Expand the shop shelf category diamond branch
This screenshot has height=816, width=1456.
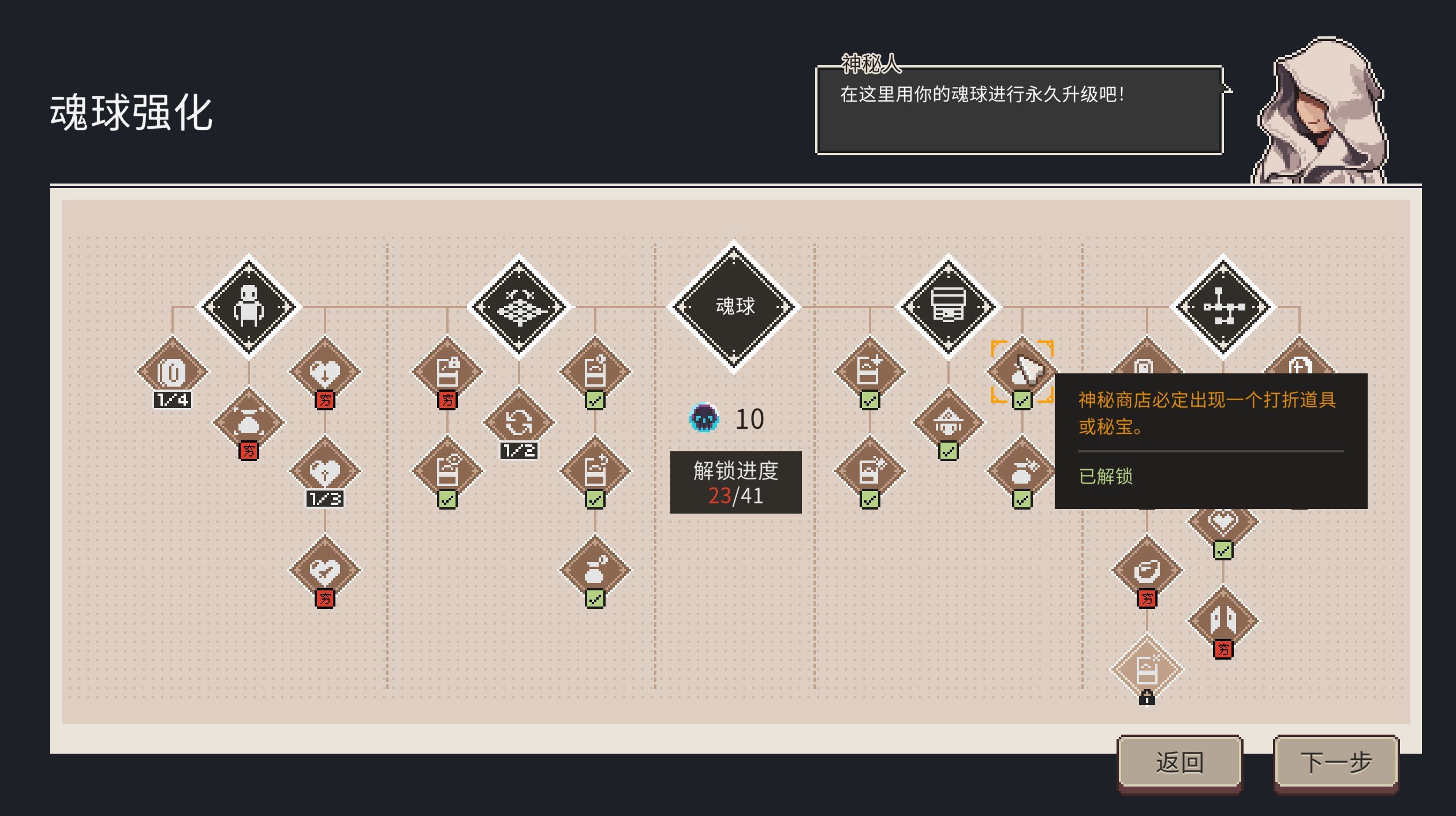tap(949, 307)
